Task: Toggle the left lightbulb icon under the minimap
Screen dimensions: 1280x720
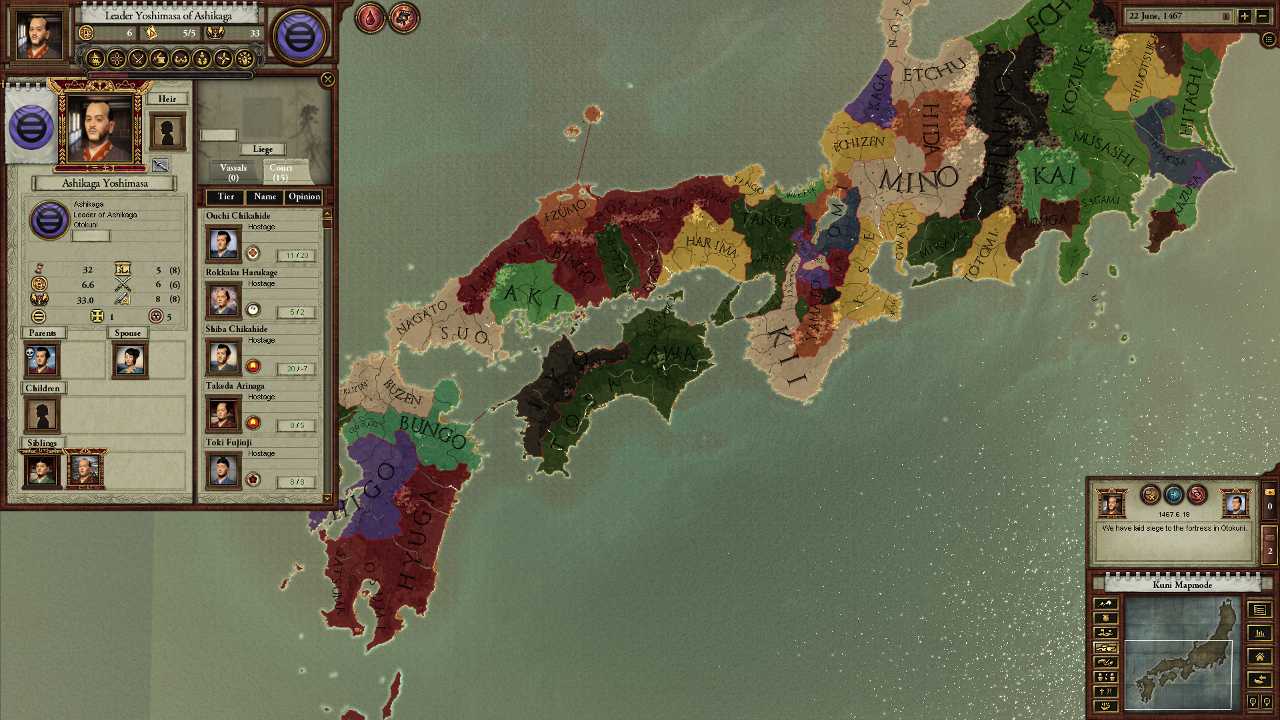Action: 1253,700
